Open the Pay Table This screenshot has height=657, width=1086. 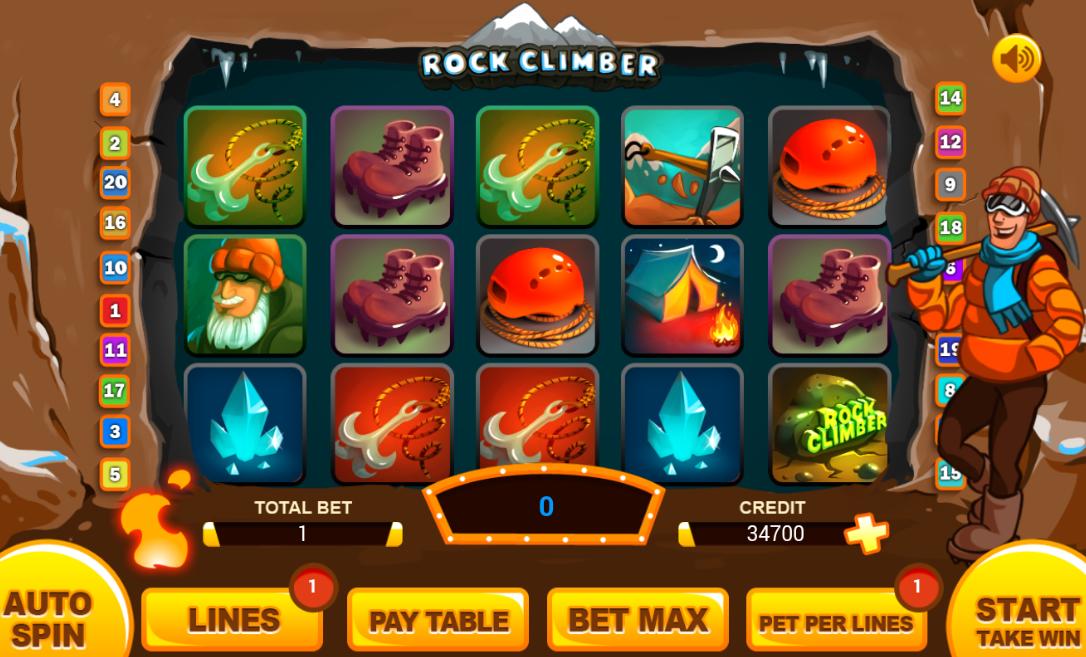tap(438, 620)
